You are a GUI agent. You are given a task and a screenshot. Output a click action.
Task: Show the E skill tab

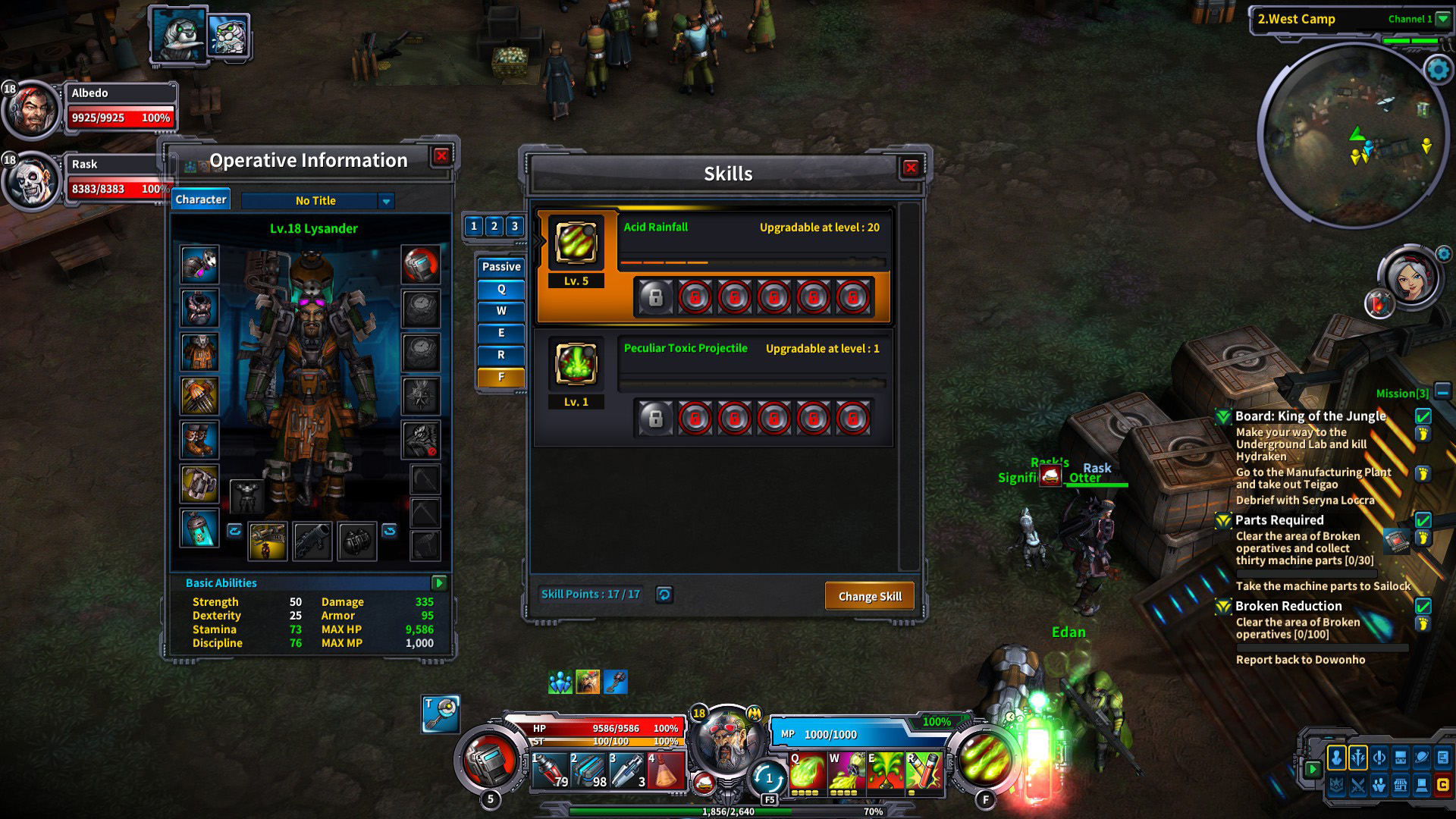[x=501, y=333]
